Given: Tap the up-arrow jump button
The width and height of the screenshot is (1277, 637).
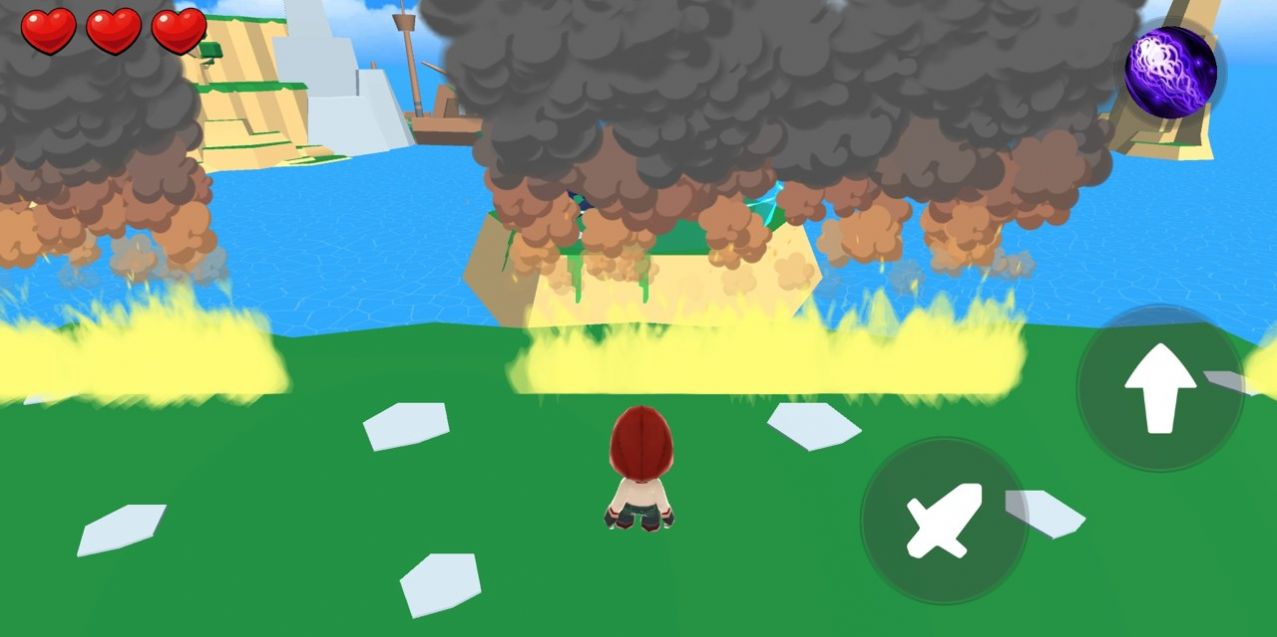Looking at the screenshot, I should point(1160,388).
